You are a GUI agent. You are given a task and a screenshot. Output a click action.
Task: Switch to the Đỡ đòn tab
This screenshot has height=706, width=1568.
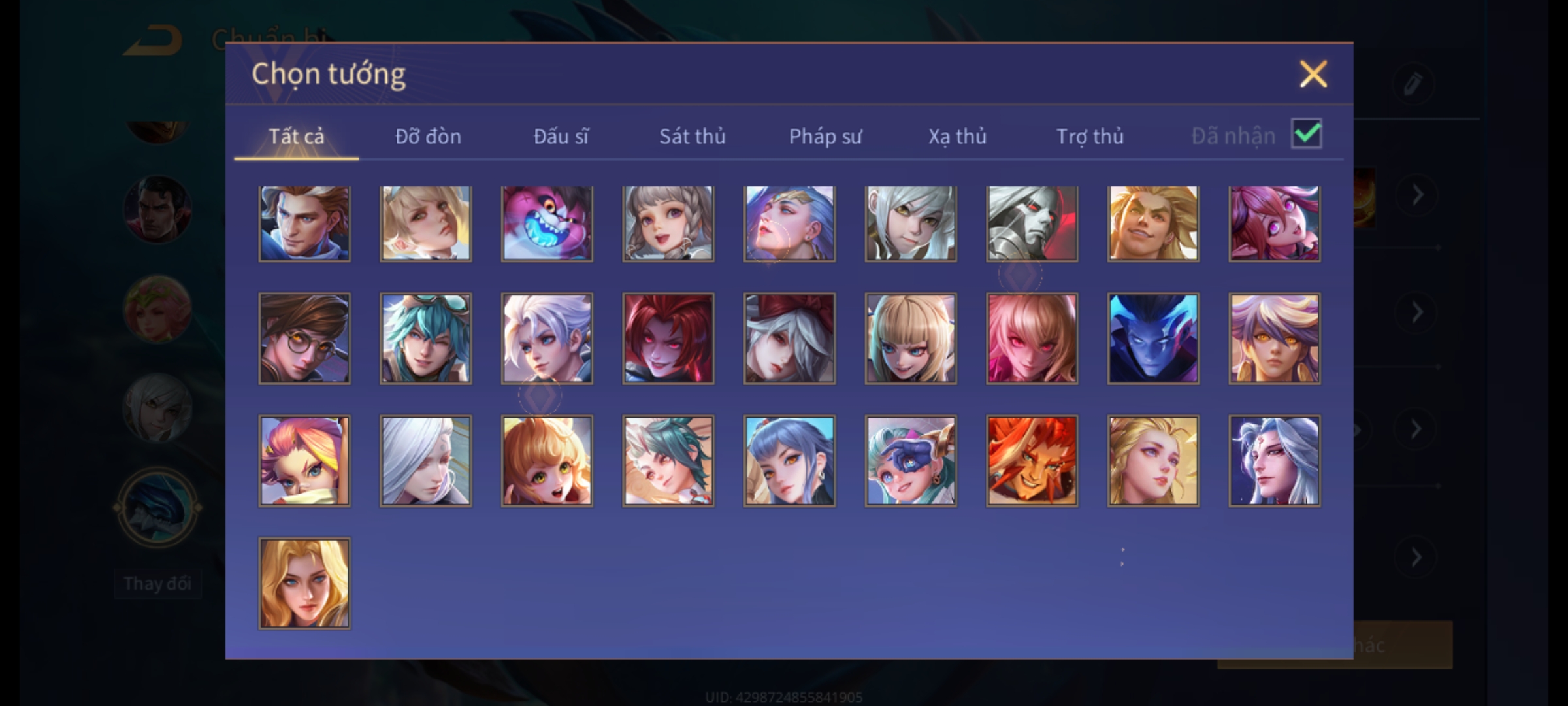click(x=428, y=136)
